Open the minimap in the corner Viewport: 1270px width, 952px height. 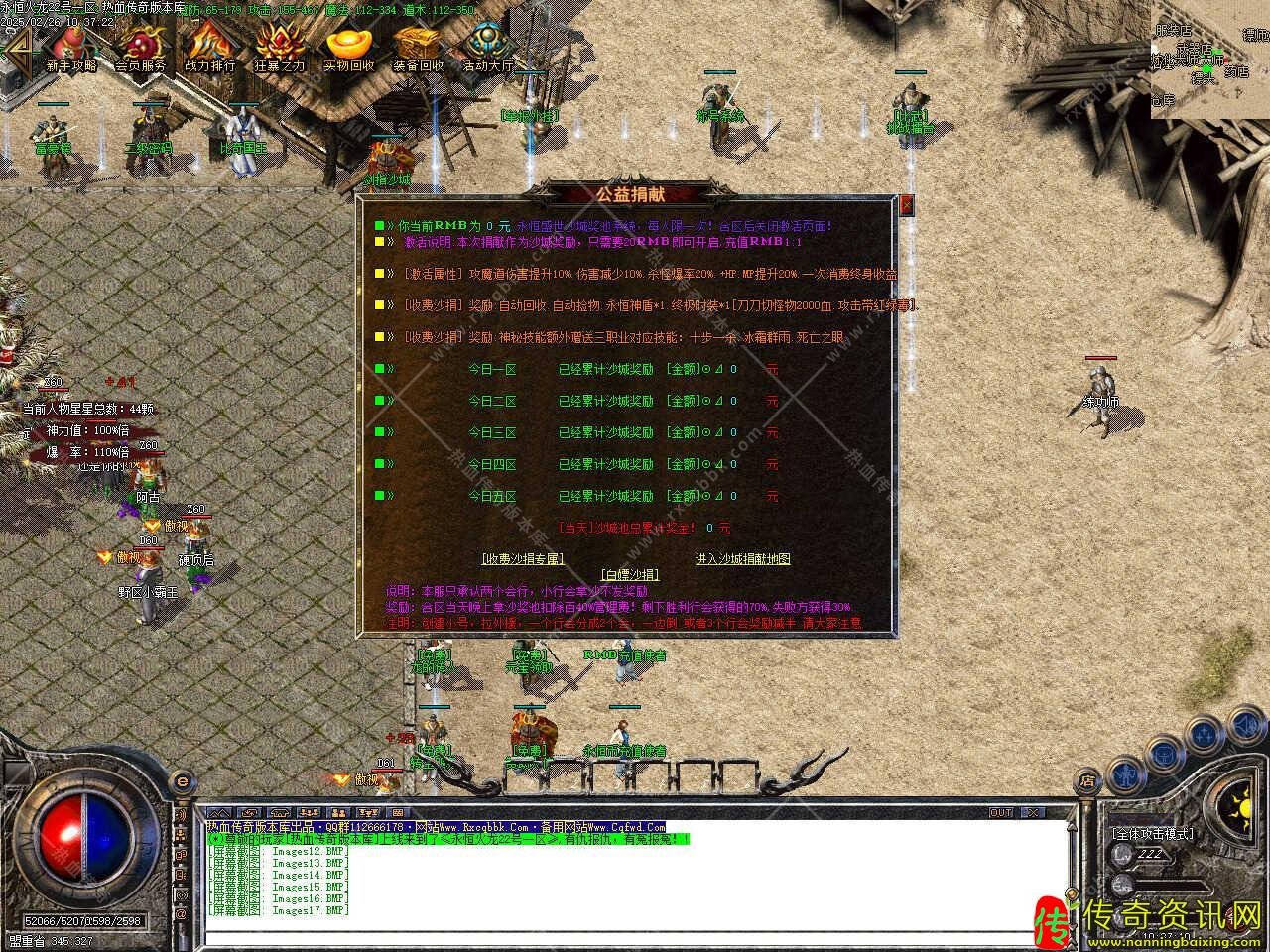pyautogui.click(x=1209, y=59)
